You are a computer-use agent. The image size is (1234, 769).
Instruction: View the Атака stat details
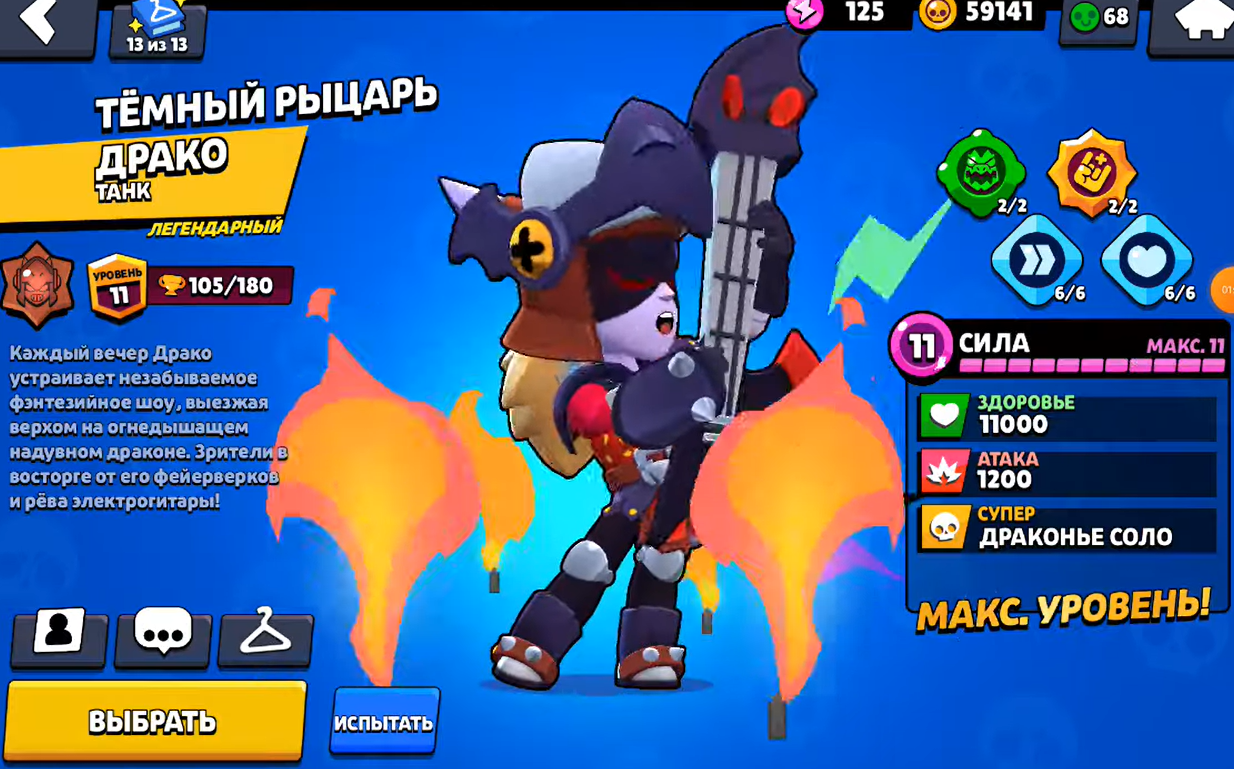click(1066, 471)
